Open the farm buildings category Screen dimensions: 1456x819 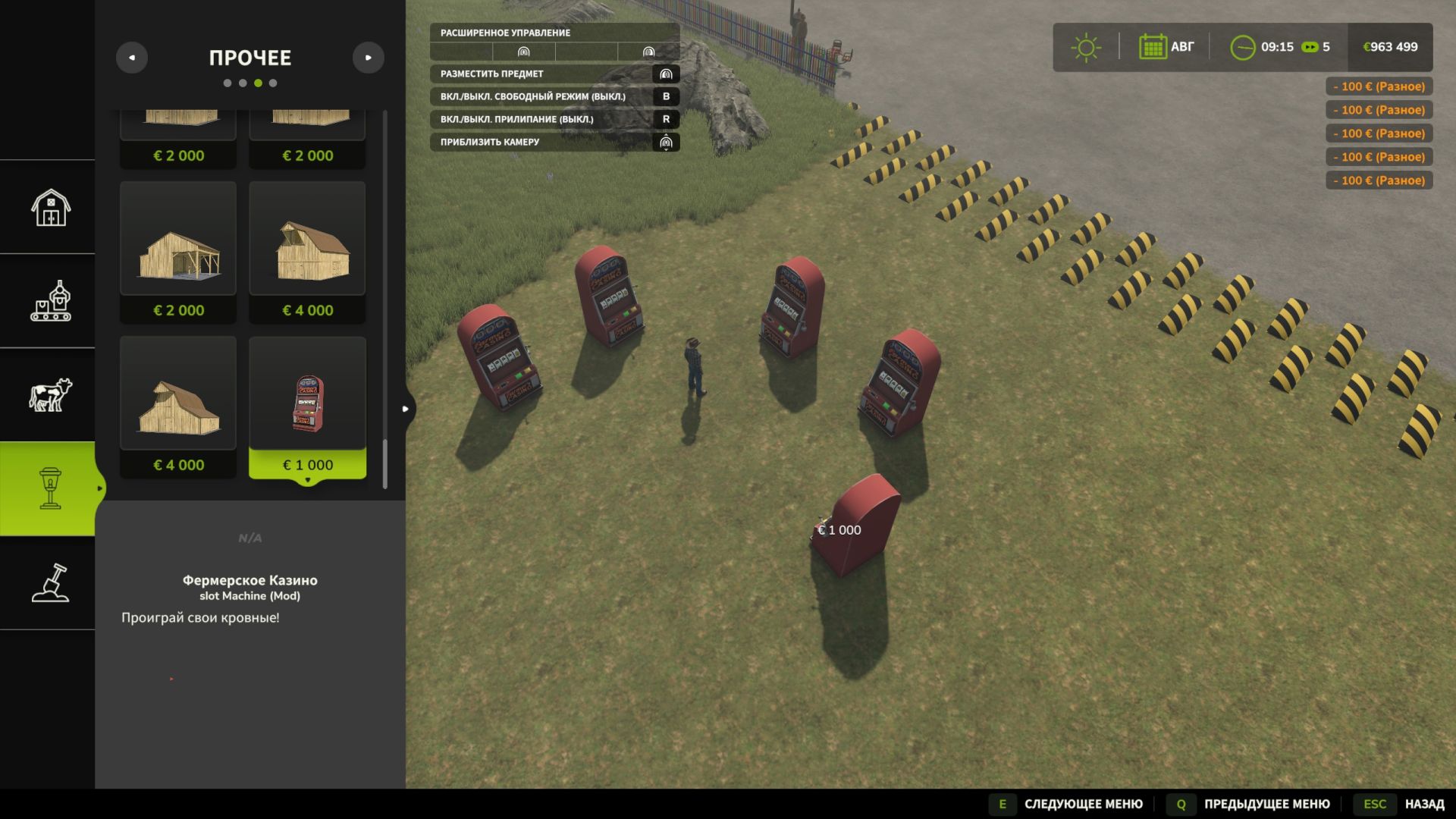[x=50, y=207]
